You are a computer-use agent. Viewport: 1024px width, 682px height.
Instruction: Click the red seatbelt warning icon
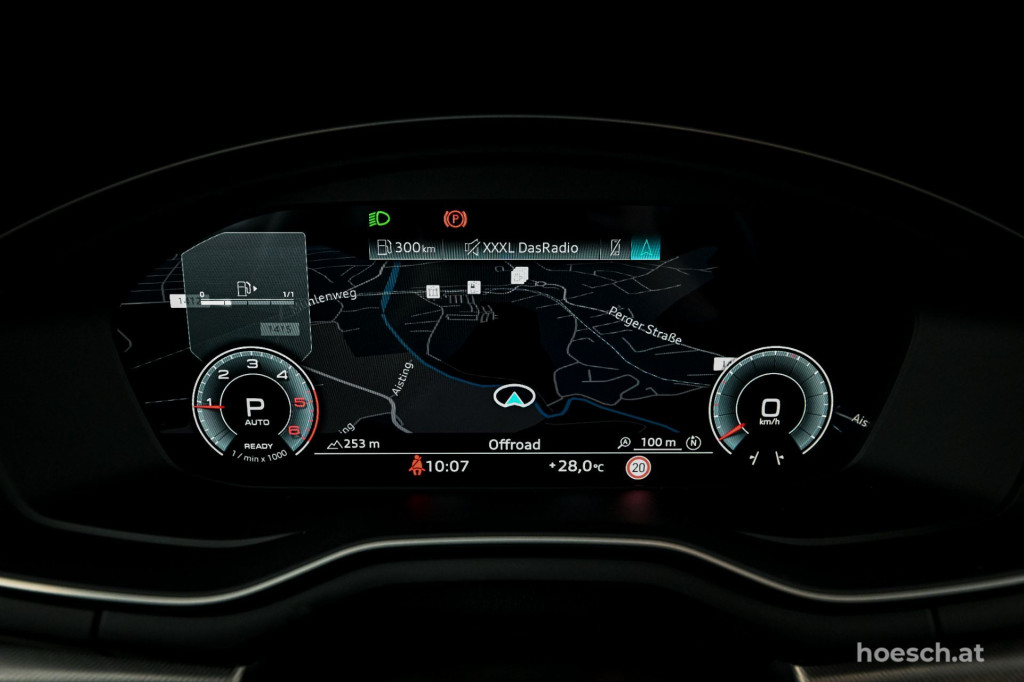point(413,466)
